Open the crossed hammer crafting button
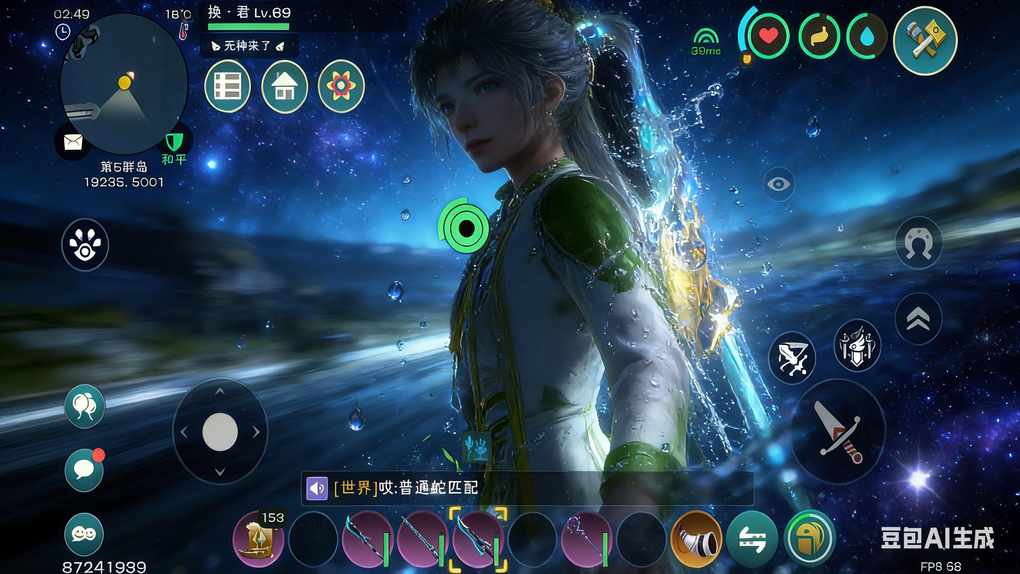The image size is (1020, 574). pyautogui.click(x=925, y=40)
